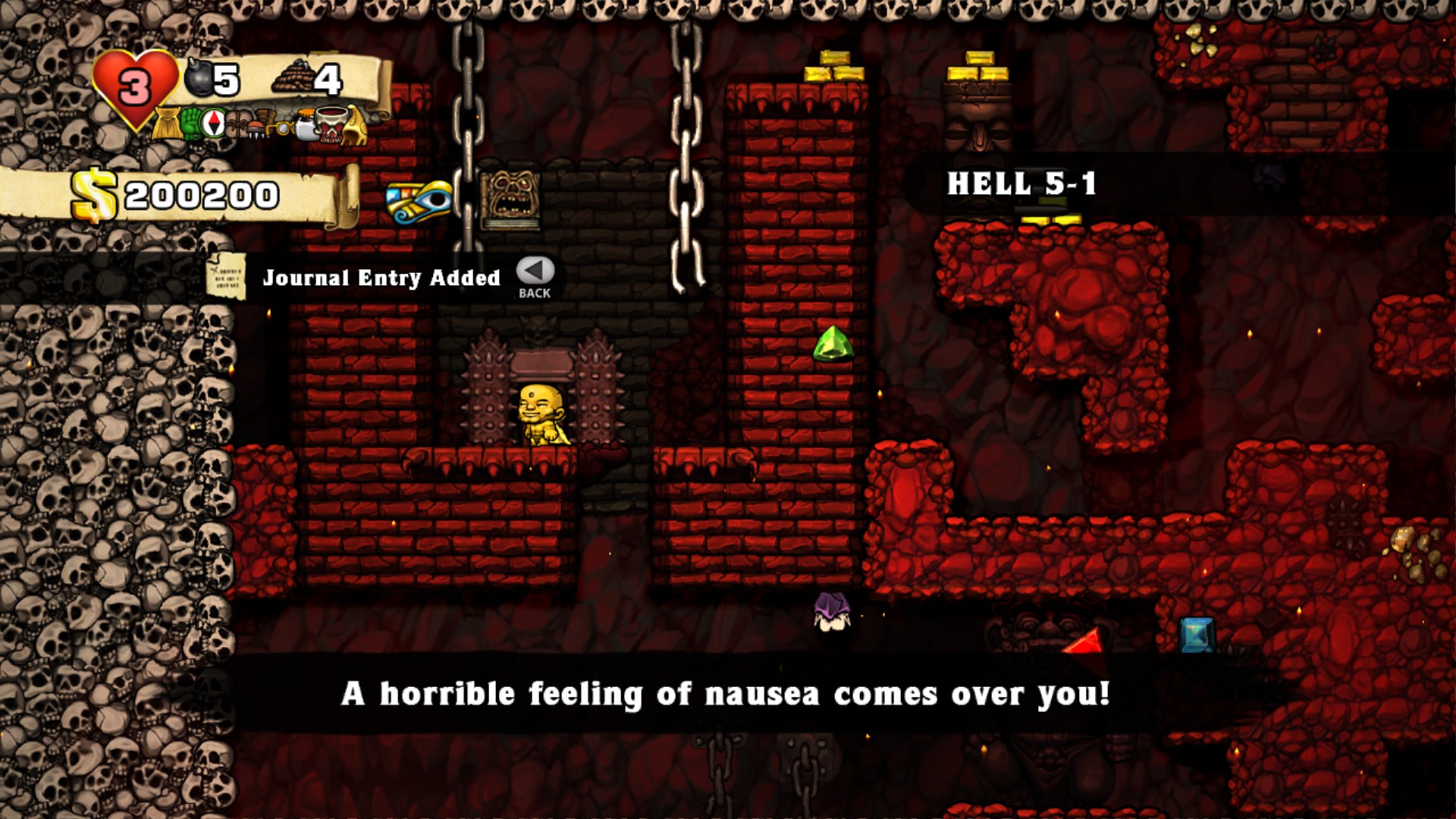The image size is (1456, 819).
Task: Click the spectacles item icon
Action: pyautogui.click(x=284, y=127)
